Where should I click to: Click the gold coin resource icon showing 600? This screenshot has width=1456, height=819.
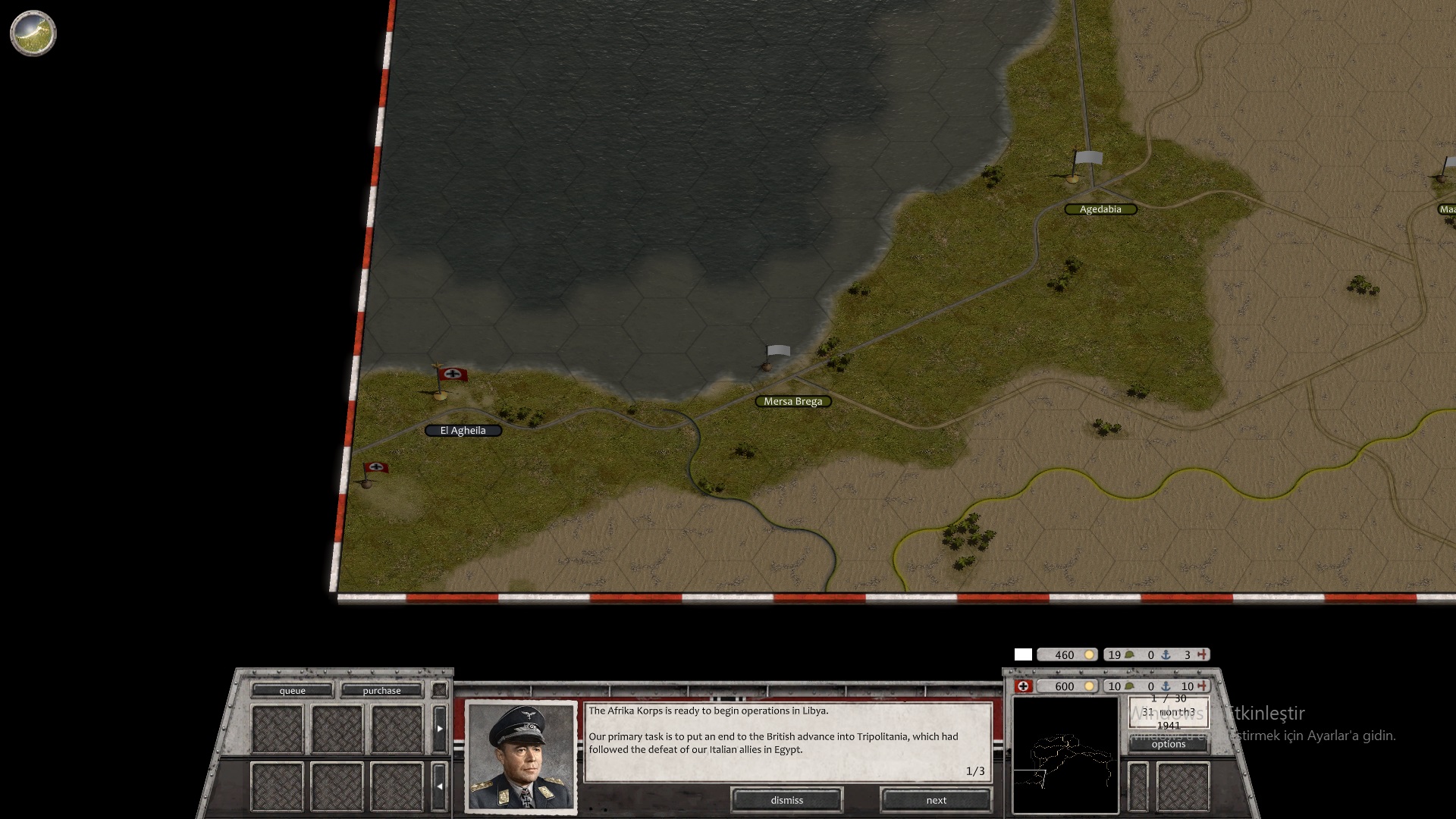[x=1090, y=686]
